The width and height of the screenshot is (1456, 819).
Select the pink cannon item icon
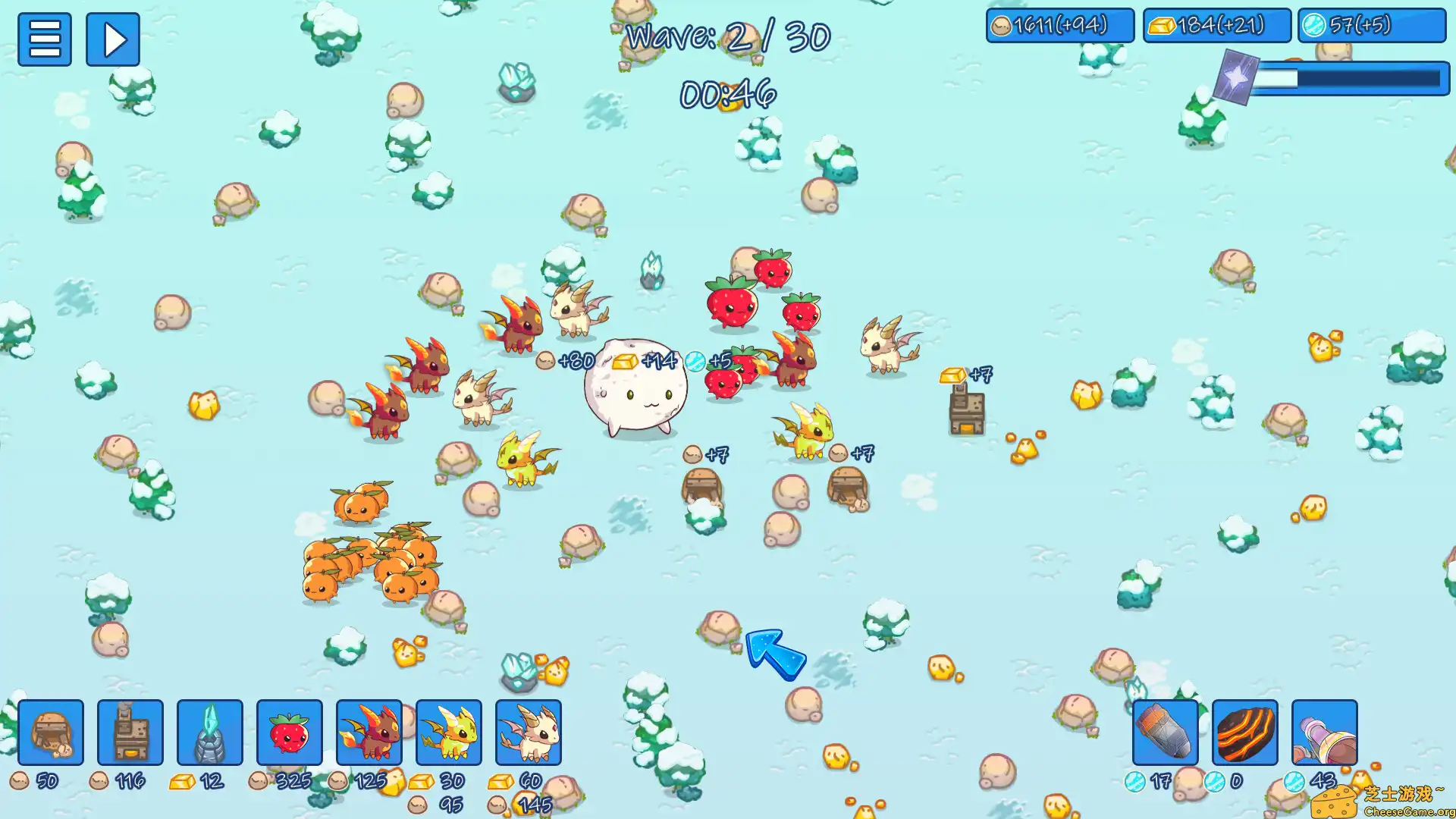(1323, 733)
